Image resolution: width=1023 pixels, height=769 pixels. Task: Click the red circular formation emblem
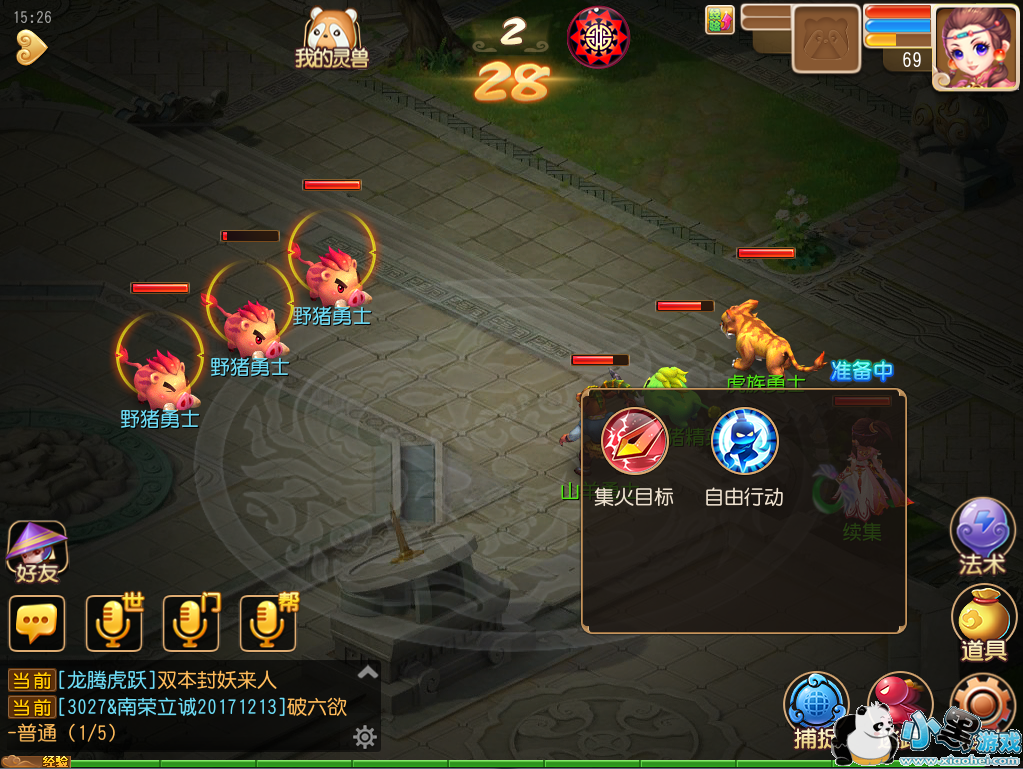pos(598,37)
